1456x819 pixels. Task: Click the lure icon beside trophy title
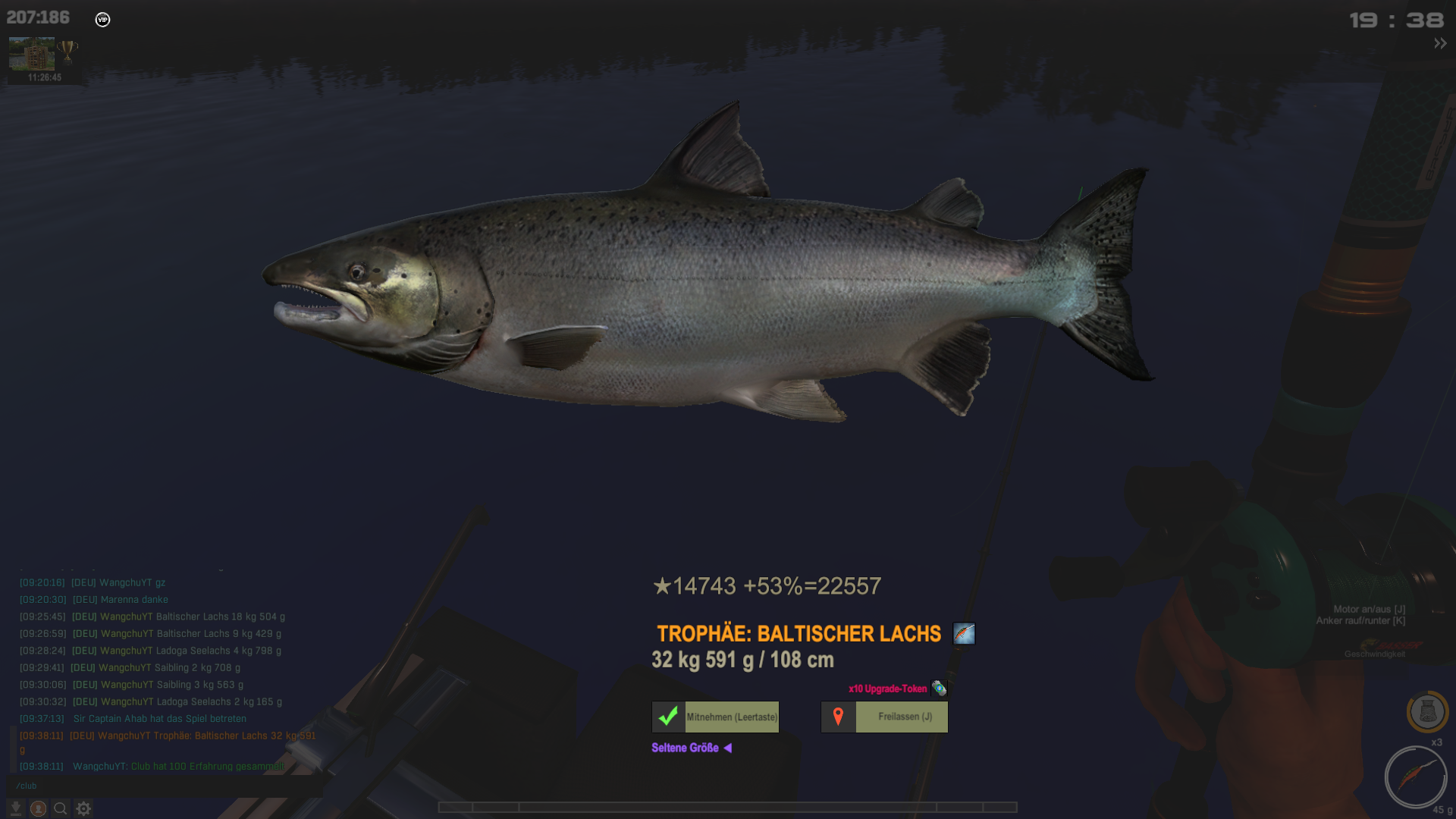click(964, 633)
